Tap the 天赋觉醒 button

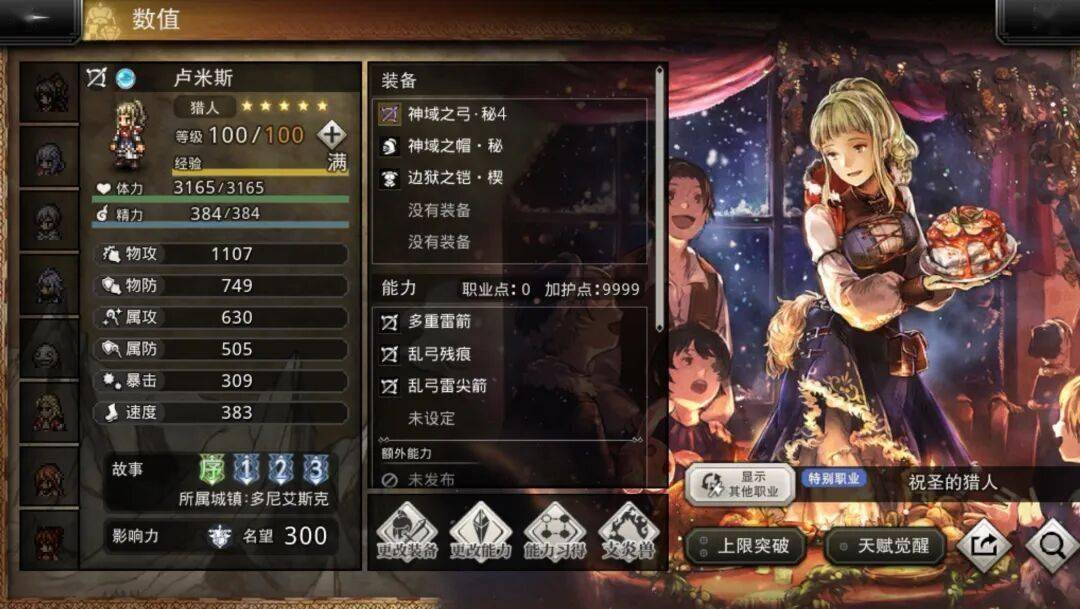click(885, 546)
